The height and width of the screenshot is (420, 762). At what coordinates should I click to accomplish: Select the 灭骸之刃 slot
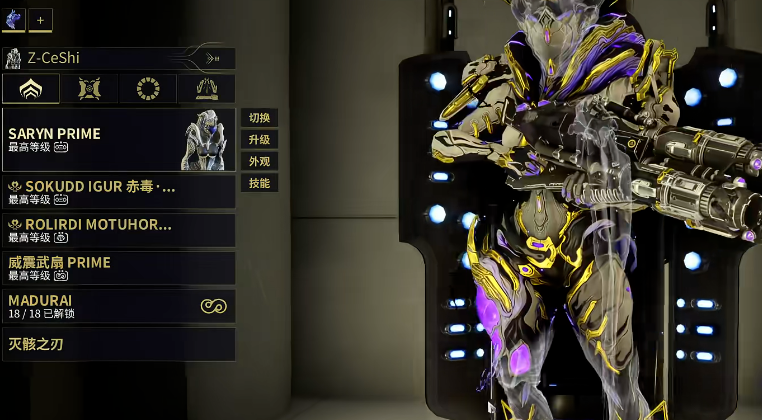[x=118, y=344]
